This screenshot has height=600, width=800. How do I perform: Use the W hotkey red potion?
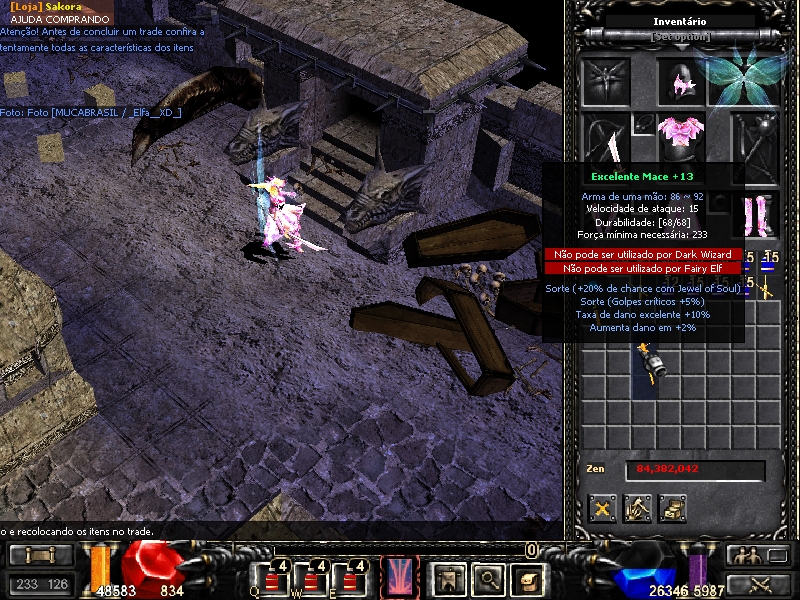pyautogui.click(x=311, y=578)
